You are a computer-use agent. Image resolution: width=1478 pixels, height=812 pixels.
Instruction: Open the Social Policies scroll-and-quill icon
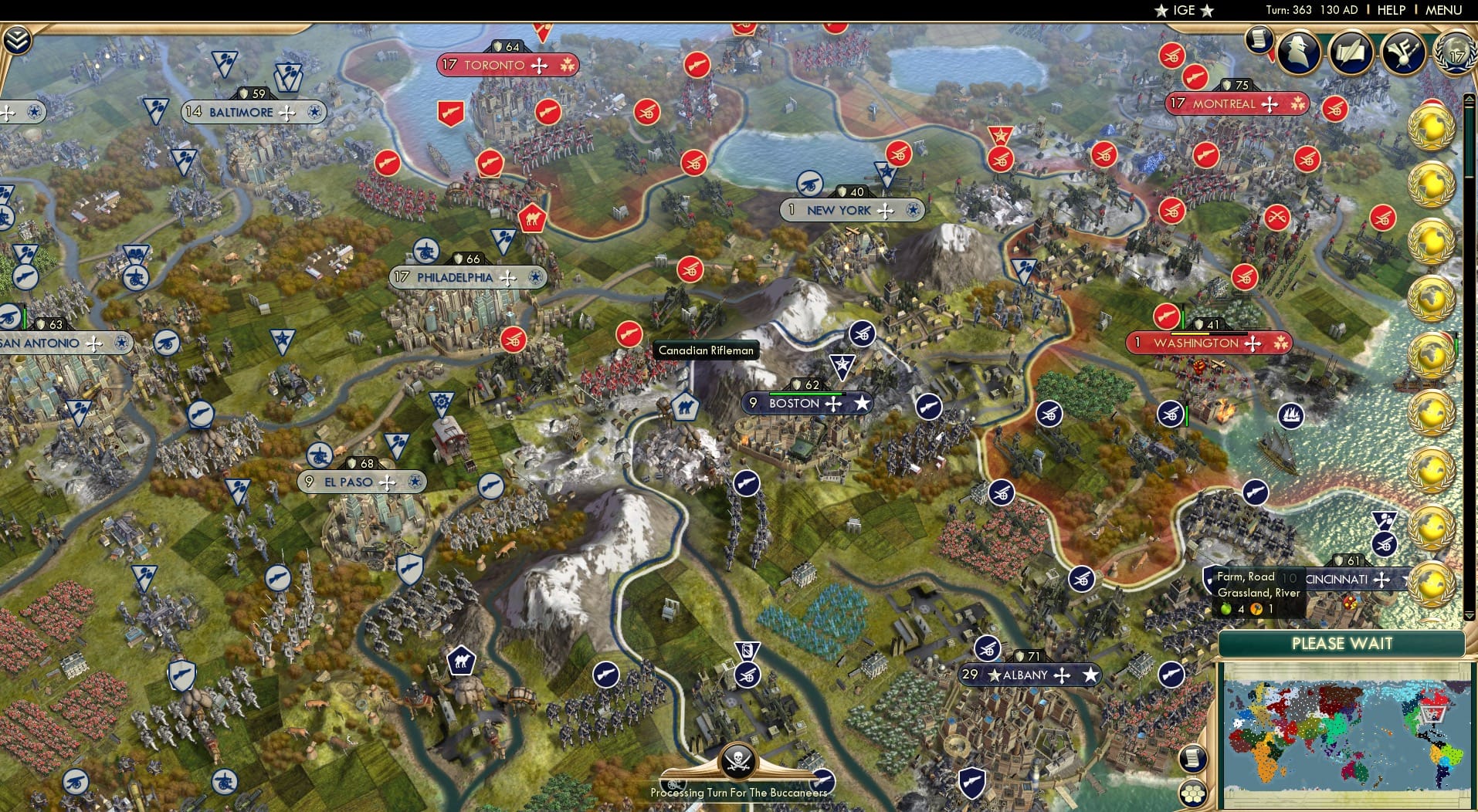coord(1353,52)
